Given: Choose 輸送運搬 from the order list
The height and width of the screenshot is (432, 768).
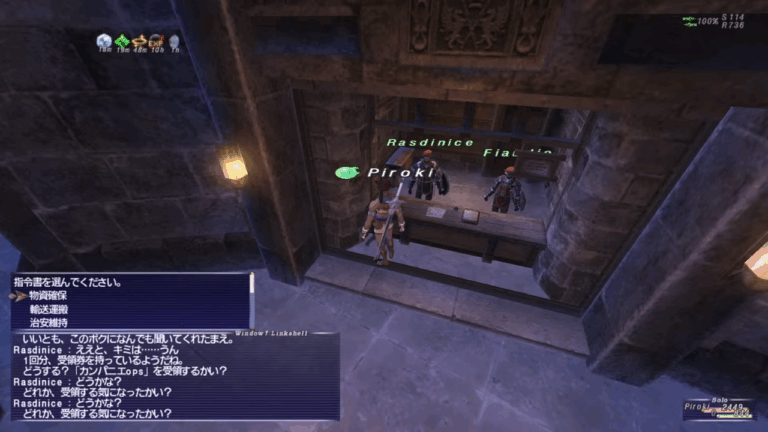Looking at the screenshot, I should [x=50, y=310].
